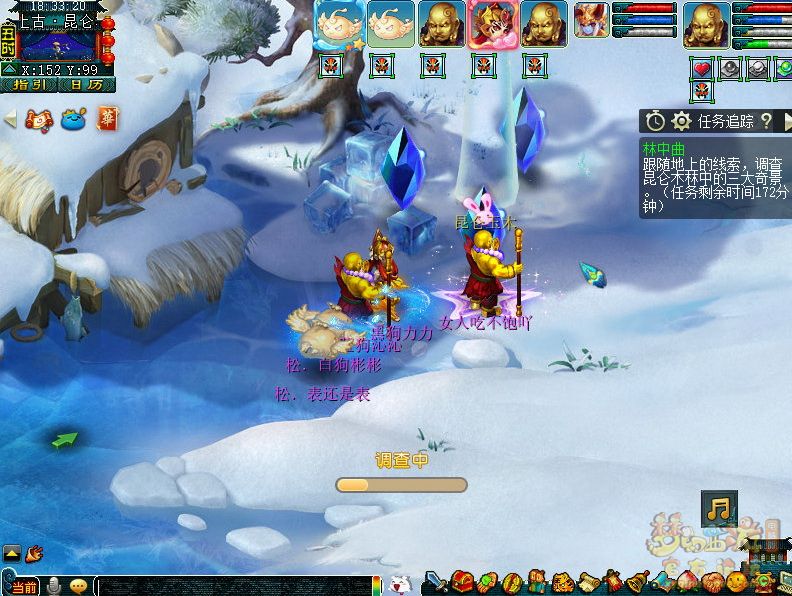This screenshot has height=596, width=792.
Task: Click the orange 華 icon
Action: tap(107, 119)
